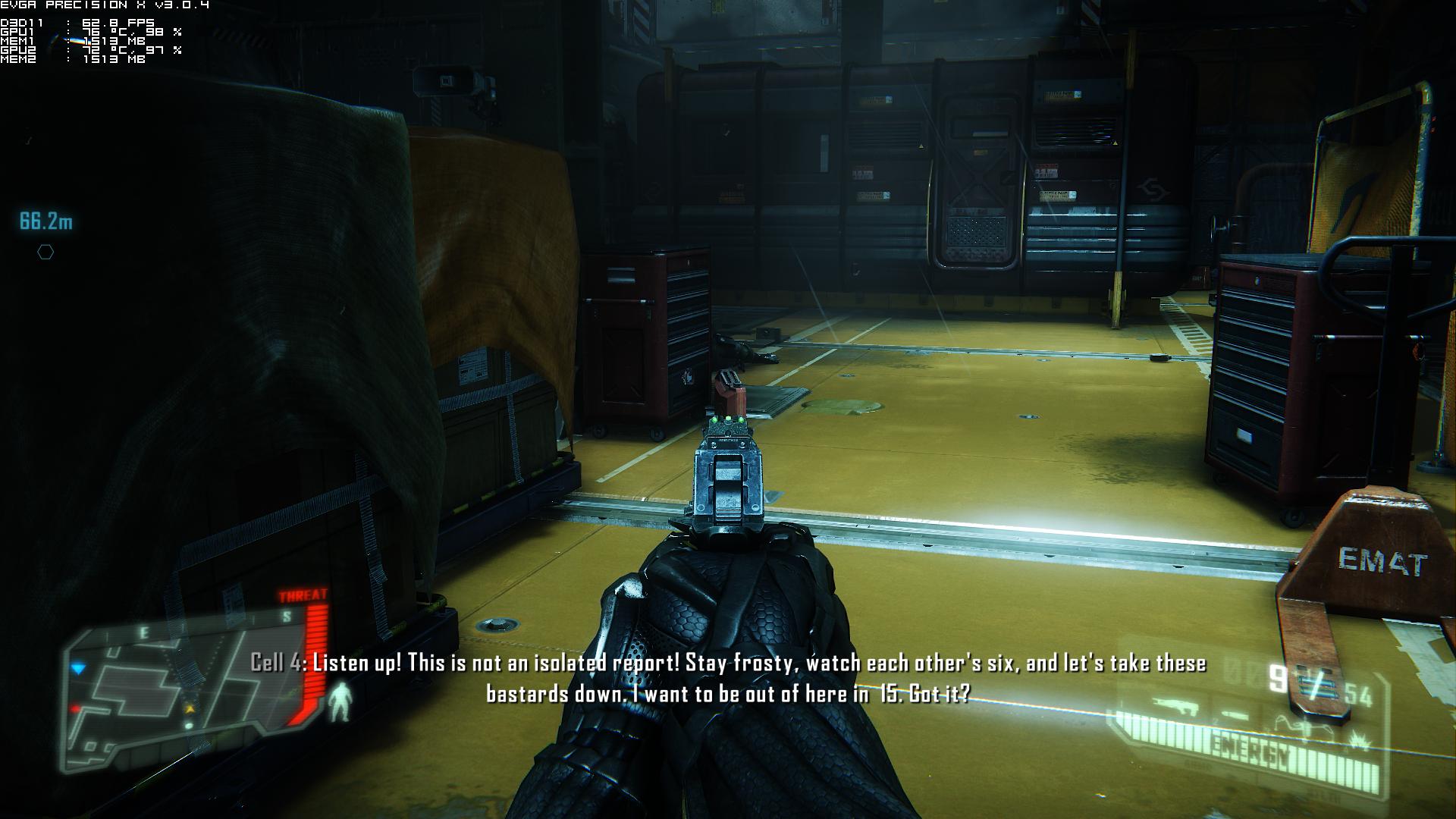Image resolution: width=1456 pixels, height=819 pixels.
Task: Click the EVGA Precision X overlay text
Action: pos(105,5)
